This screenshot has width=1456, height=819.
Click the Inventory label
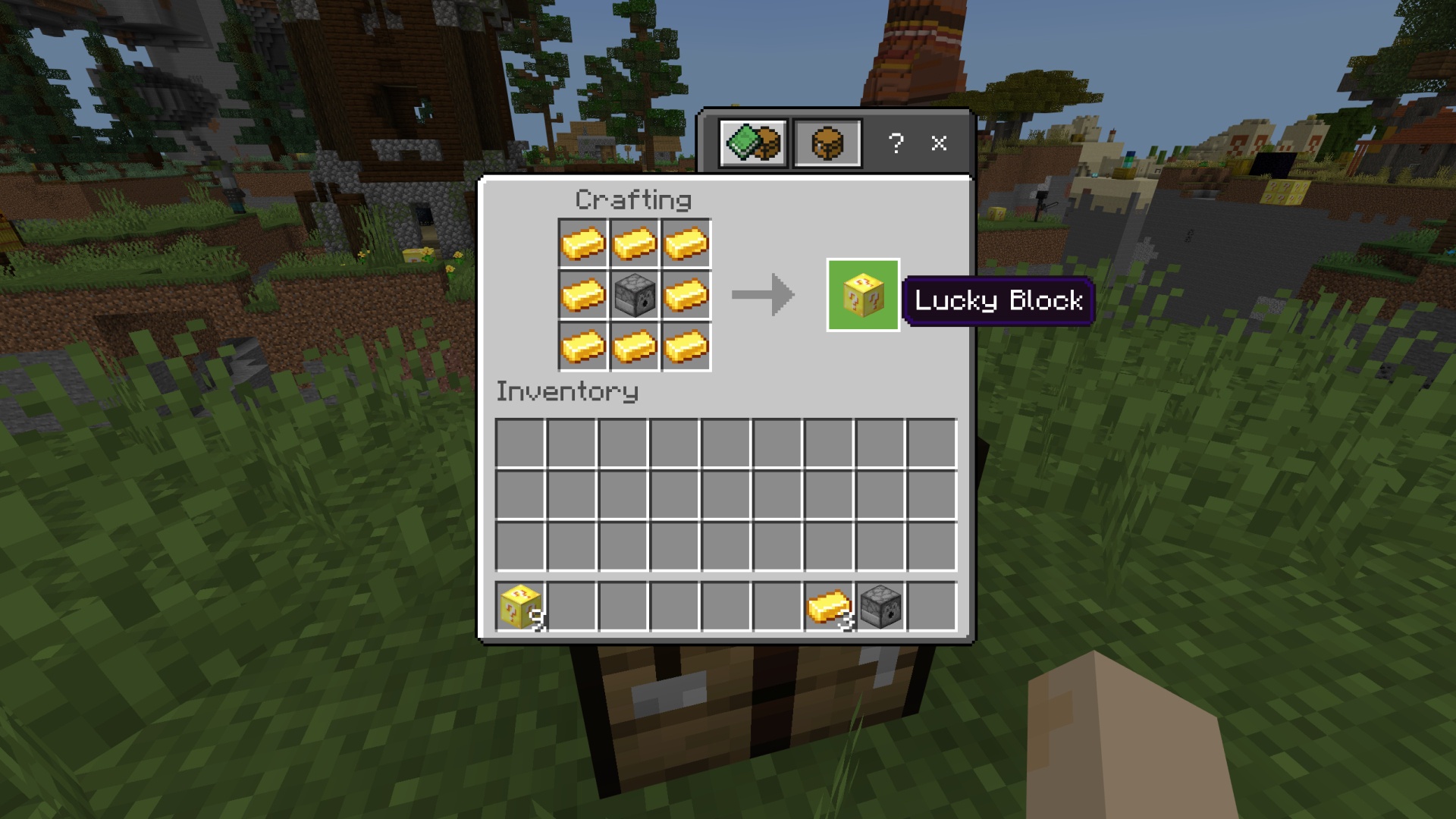click(567, 391)
